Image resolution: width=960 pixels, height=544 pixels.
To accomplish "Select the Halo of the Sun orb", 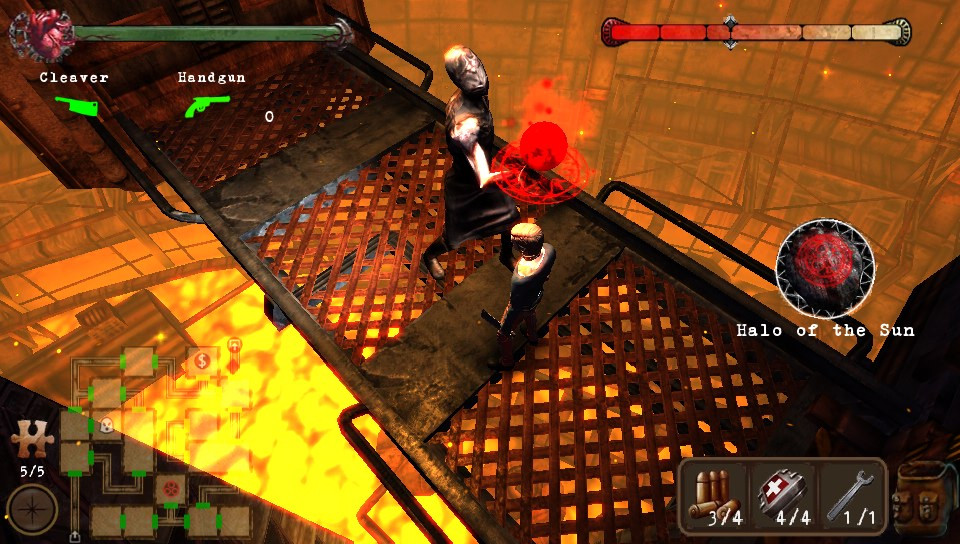I will click(x=825, y=268).
